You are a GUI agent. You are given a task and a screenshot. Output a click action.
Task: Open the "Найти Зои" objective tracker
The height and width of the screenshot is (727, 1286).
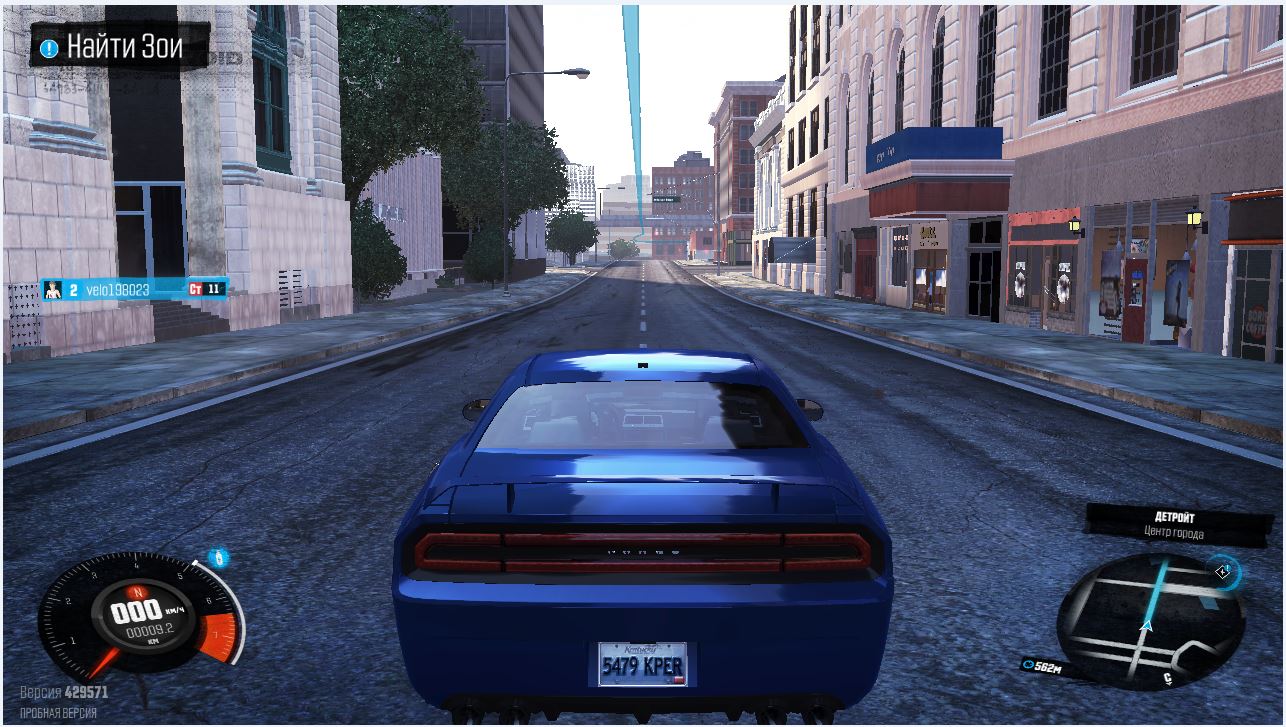(x=118, y=47)
